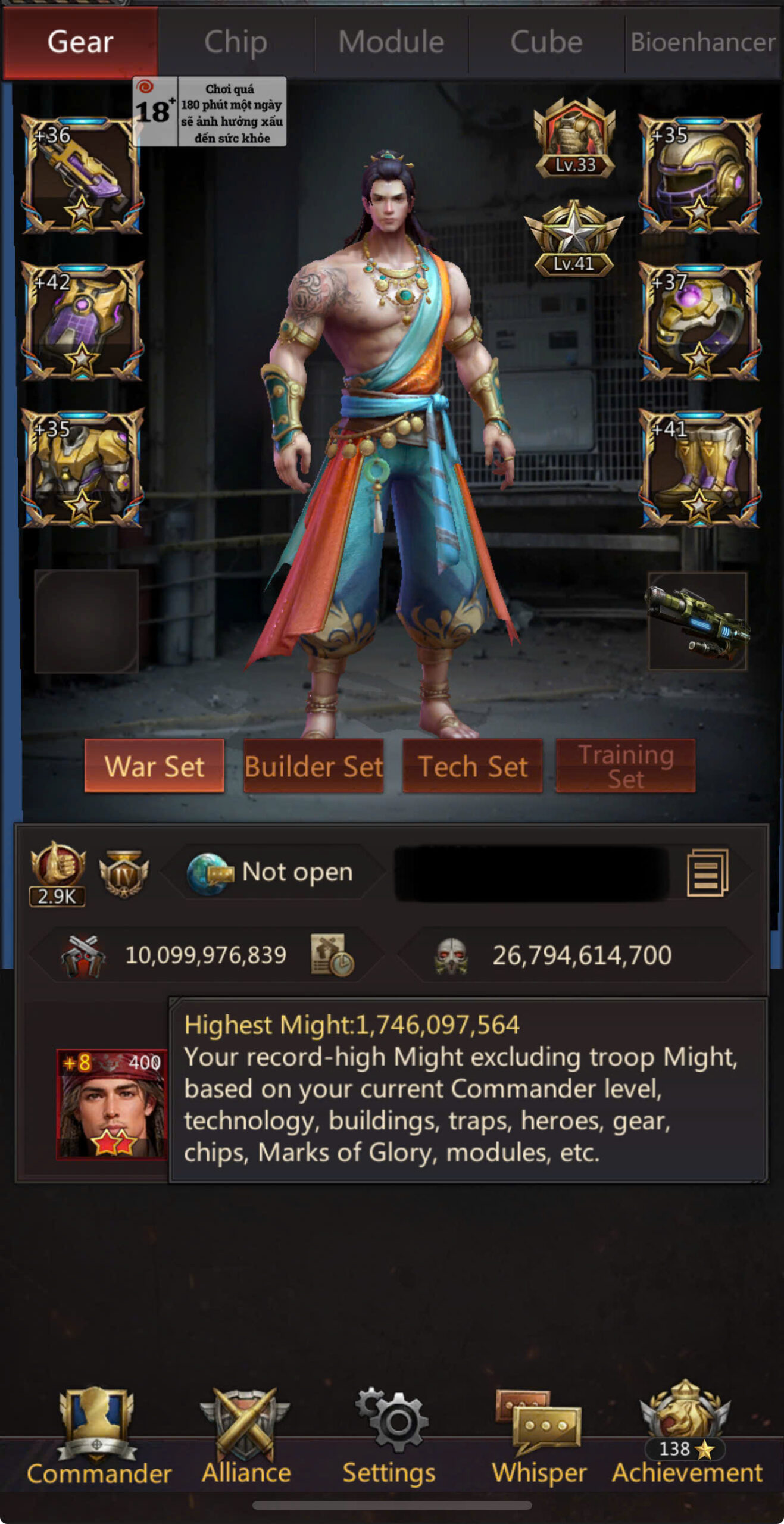Select the Training Set button
This screenshot has width=784, height=1524.
(x=626, y=766)
